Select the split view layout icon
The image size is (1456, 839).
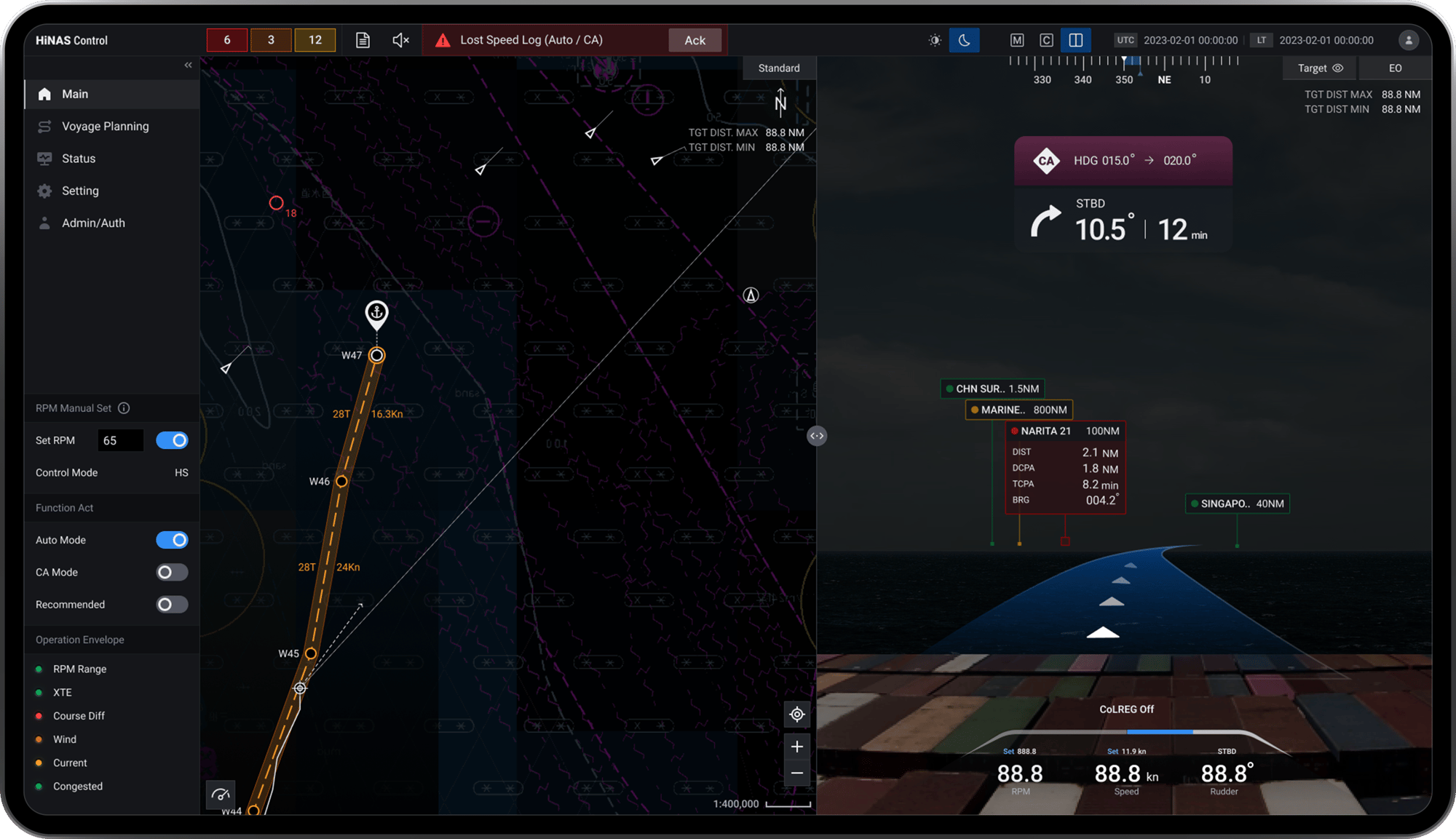(x=1076, y=40)
